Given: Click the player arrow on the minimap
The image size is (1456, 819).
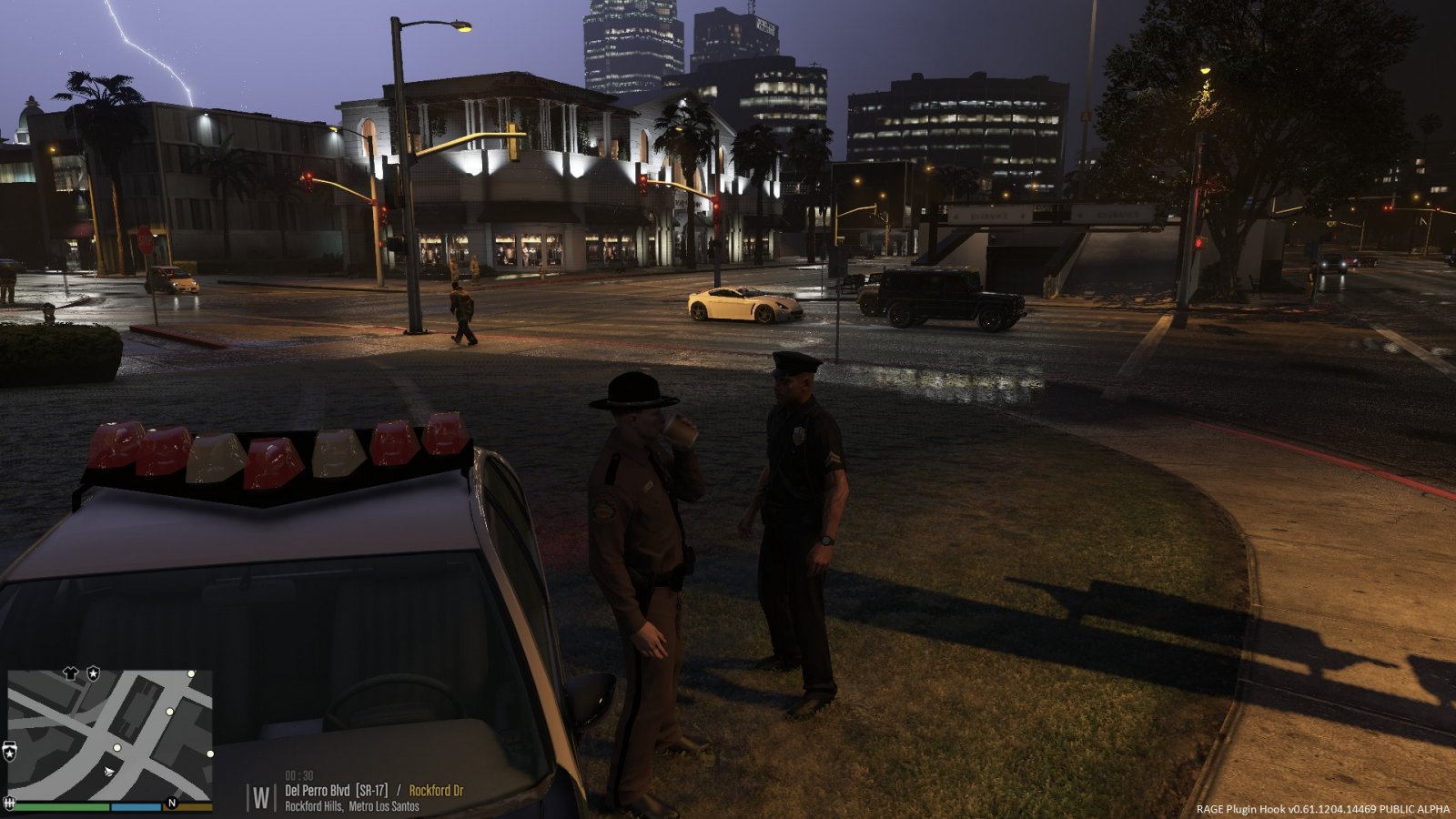Looking at the screenshot, I should 110,772.
